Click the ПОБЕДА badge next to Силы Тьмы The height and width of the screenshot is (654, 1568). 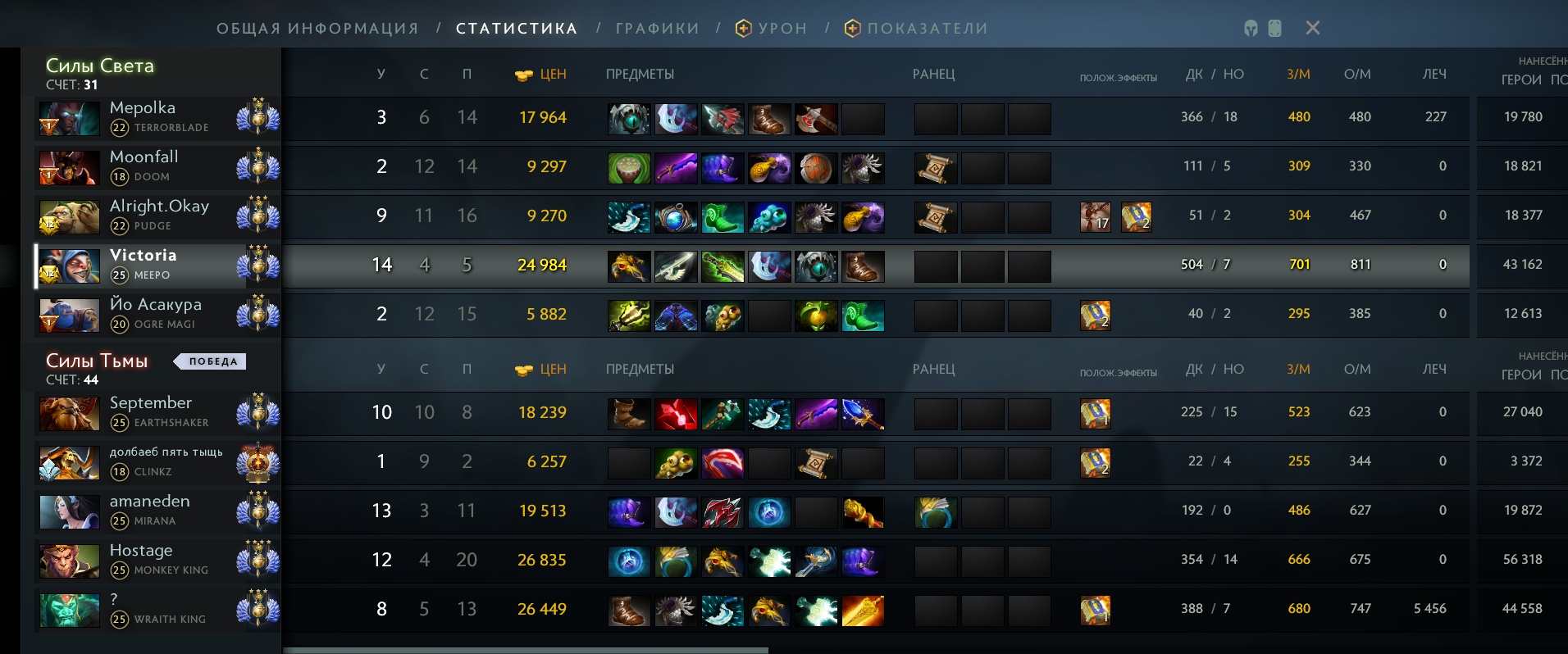tap(210, 361)
